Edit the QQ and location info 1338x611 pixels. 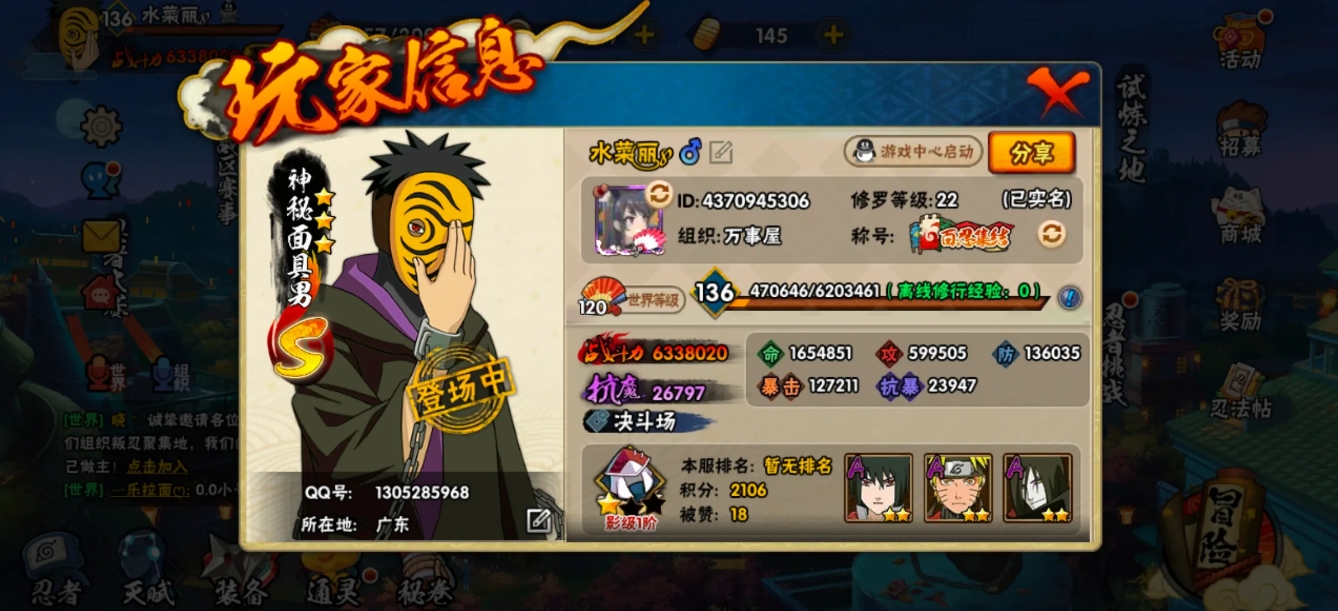(539, 520)
